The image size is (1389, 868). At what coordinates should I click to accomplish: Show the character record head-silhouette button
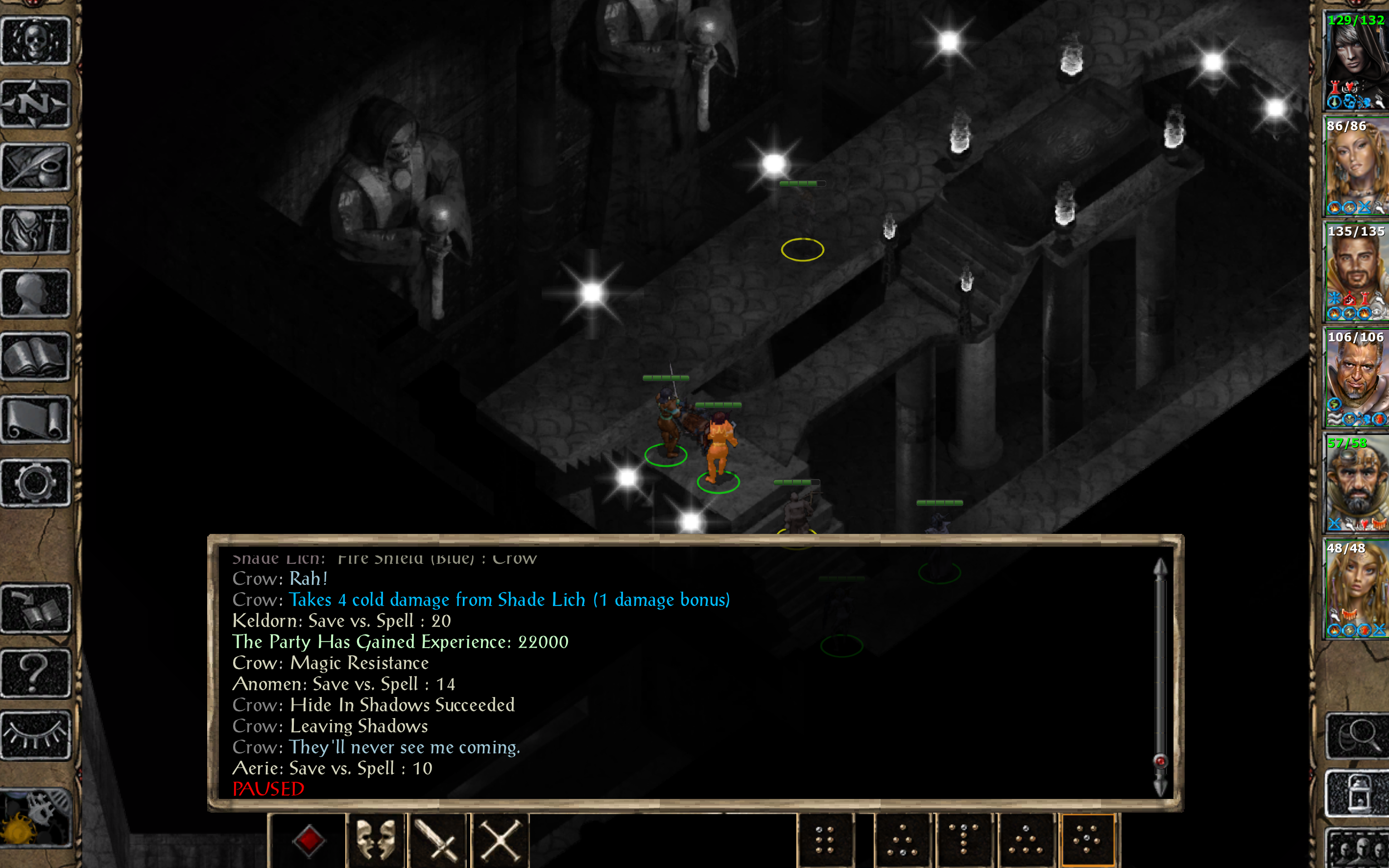[36, 293]
